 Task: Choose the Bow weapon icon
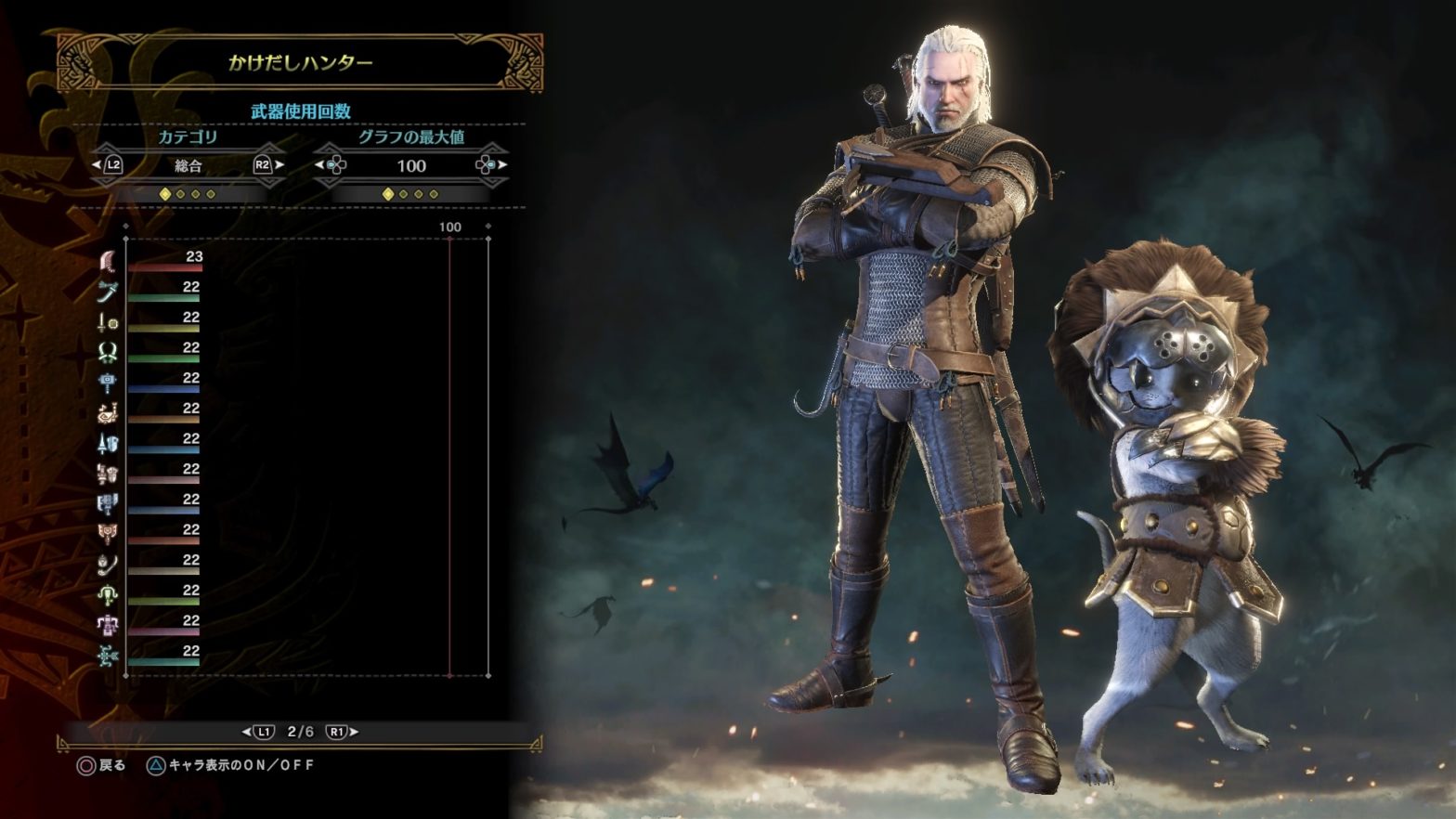pos(108,656)
